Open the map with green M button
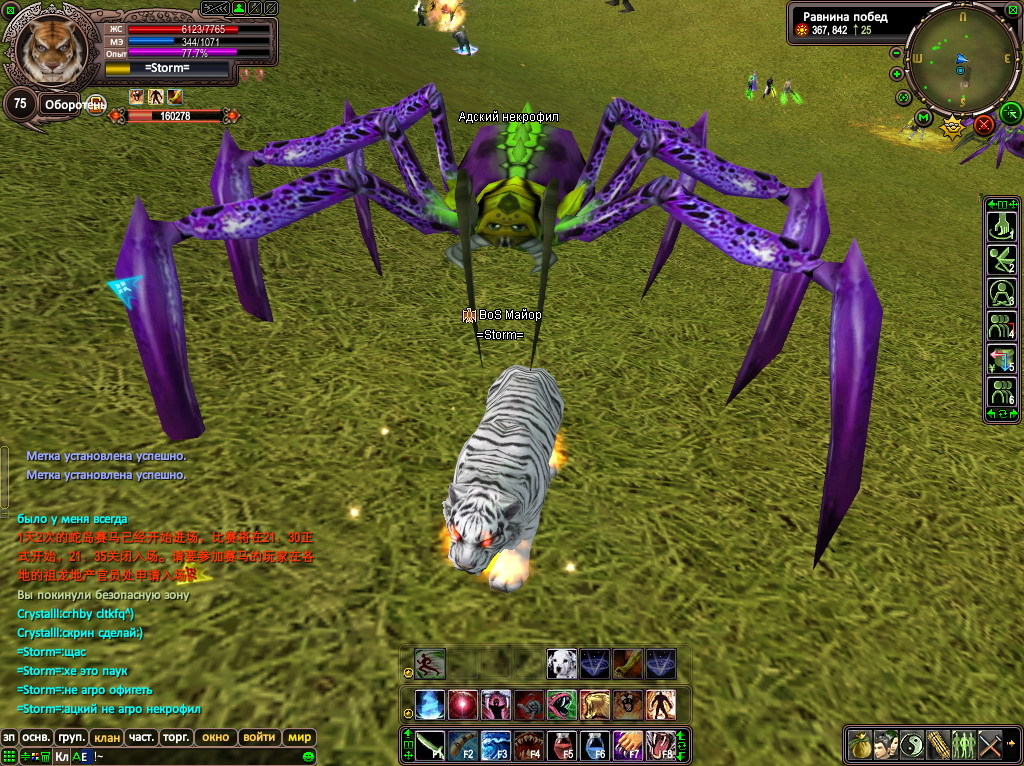 [923, 118]
